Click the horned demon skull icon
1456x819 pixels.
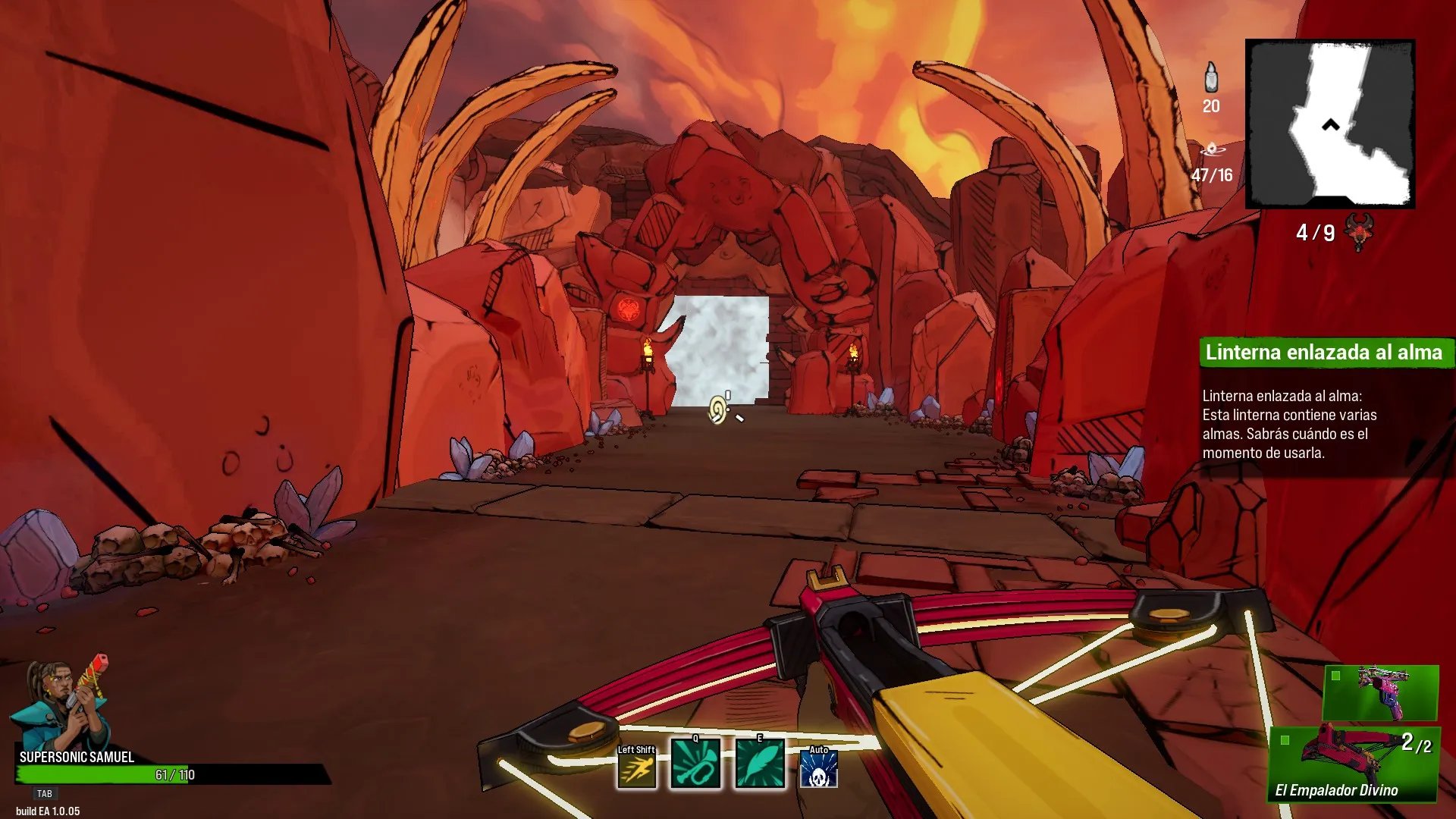[x=1358, y=231]
